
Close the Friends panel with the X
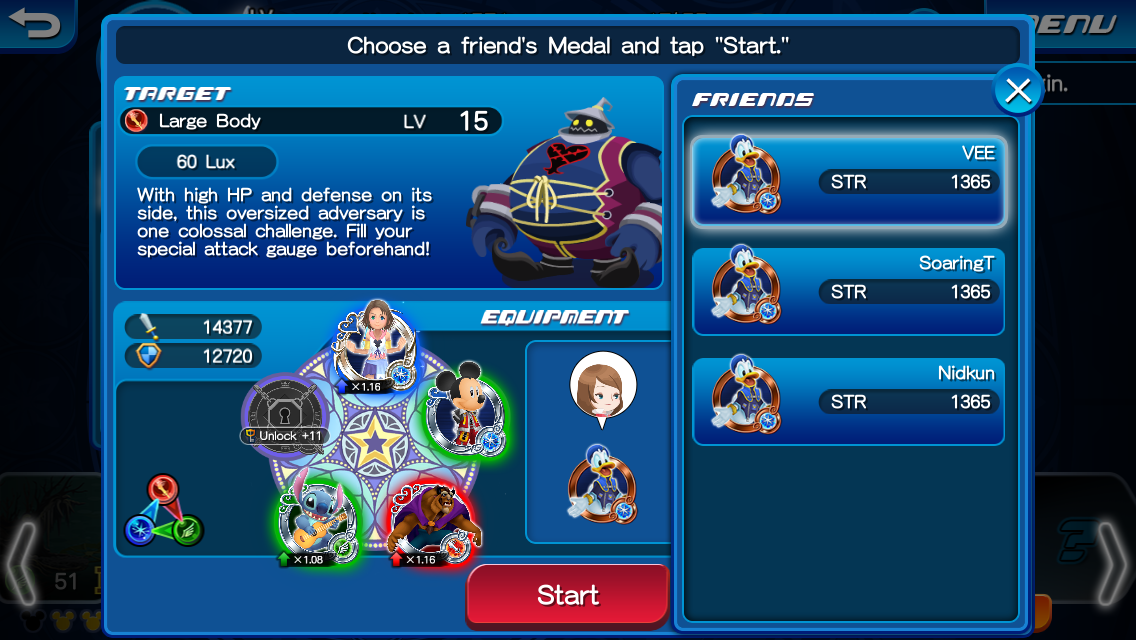[x=1018, y=91]
